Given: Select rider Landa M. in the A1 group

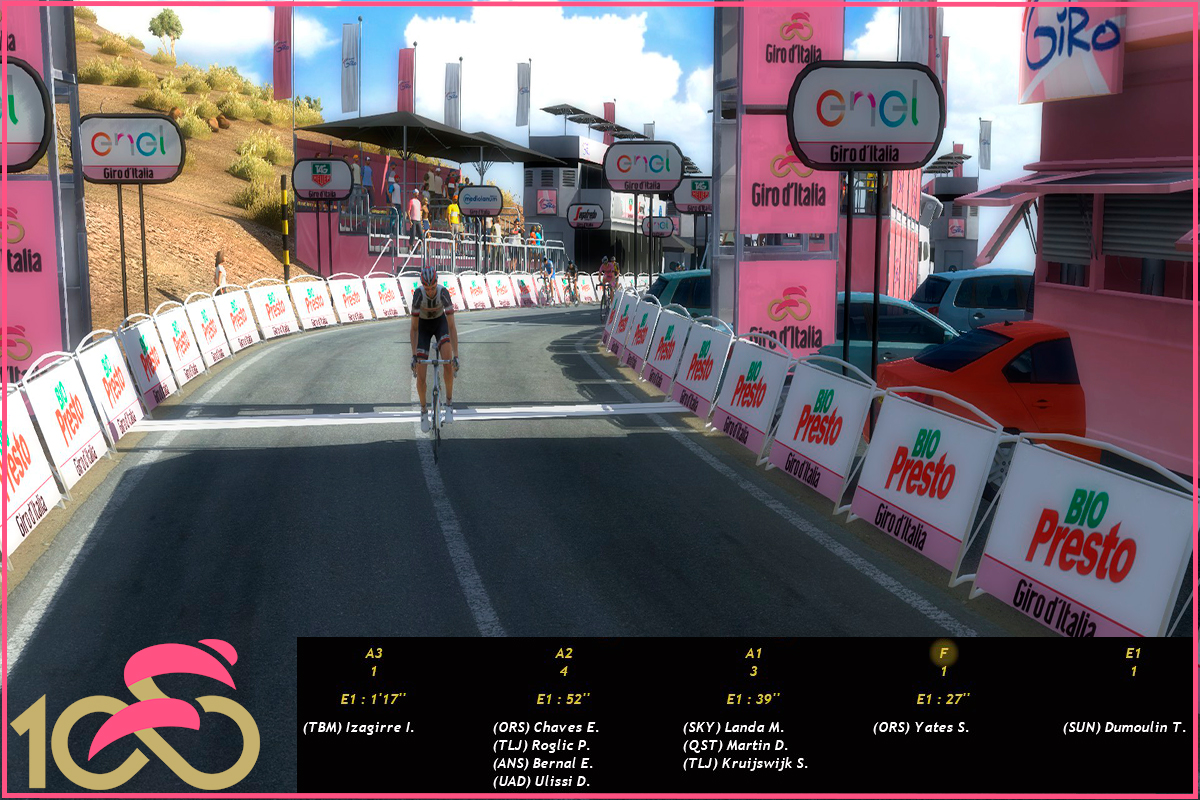Looking at the screenshot, I should click(x=734, y=727).
